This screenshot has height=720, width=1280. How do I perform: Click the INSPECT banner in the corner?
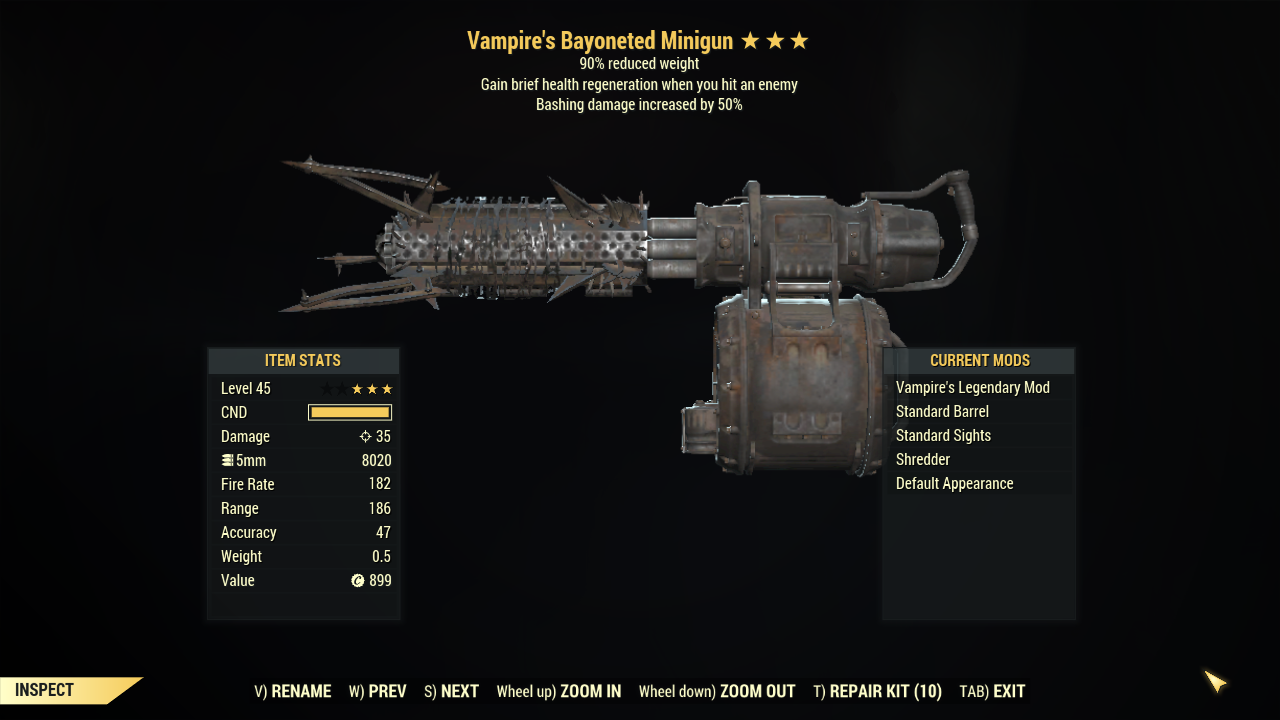45,689
